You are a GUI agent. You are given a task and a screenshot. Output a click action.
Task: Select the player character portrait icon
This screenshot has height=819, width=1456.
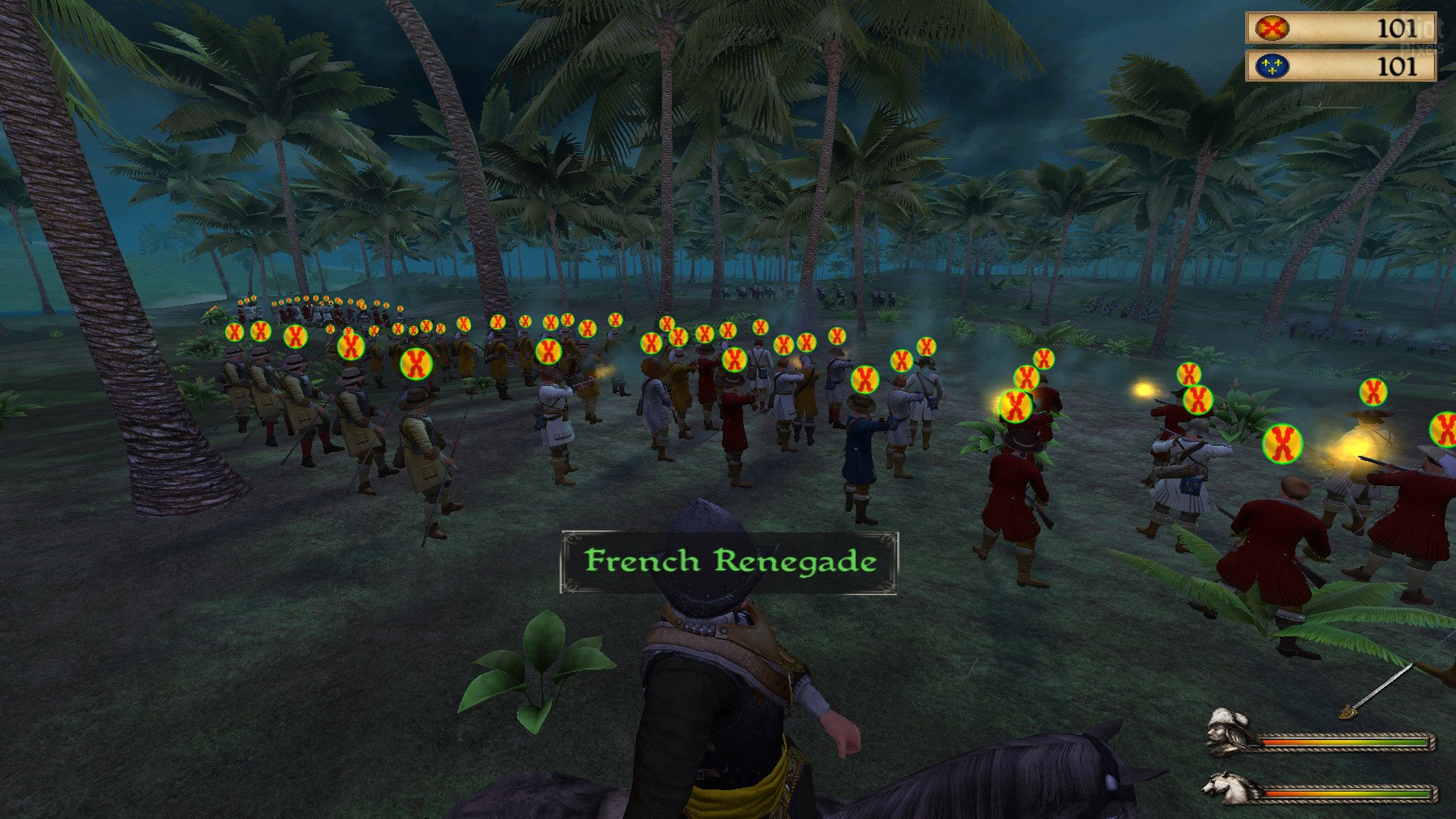click(1229, 731)
